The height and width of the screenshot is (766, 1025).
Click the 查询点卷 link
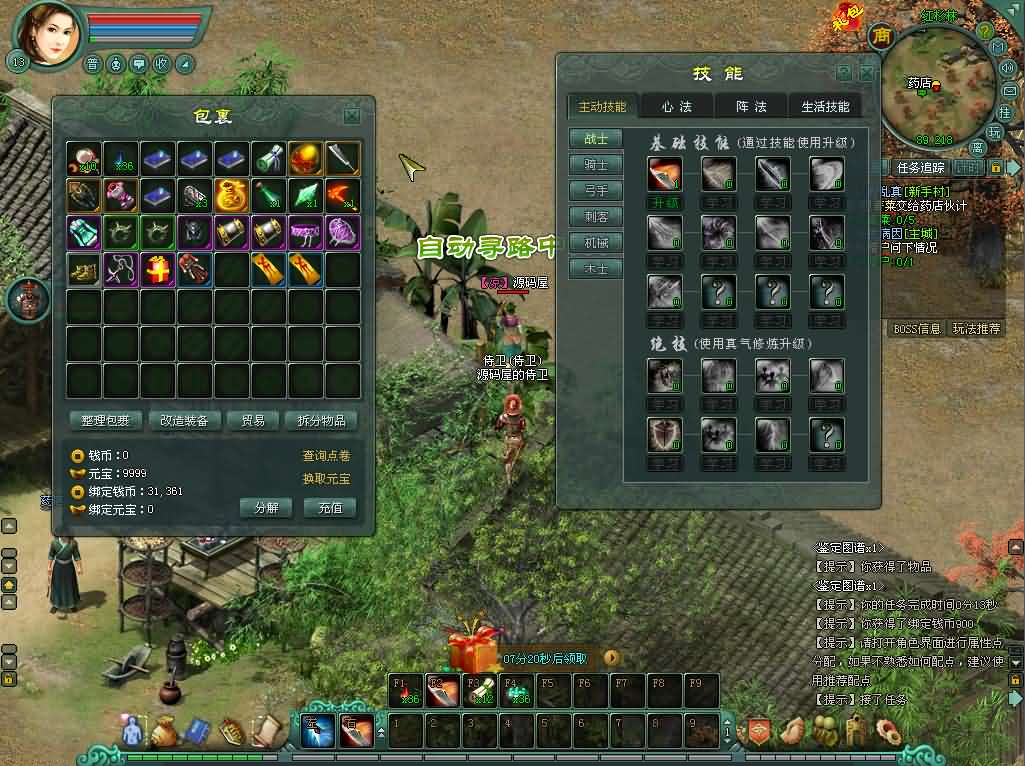pyautogui.click(x=326, y=456)
